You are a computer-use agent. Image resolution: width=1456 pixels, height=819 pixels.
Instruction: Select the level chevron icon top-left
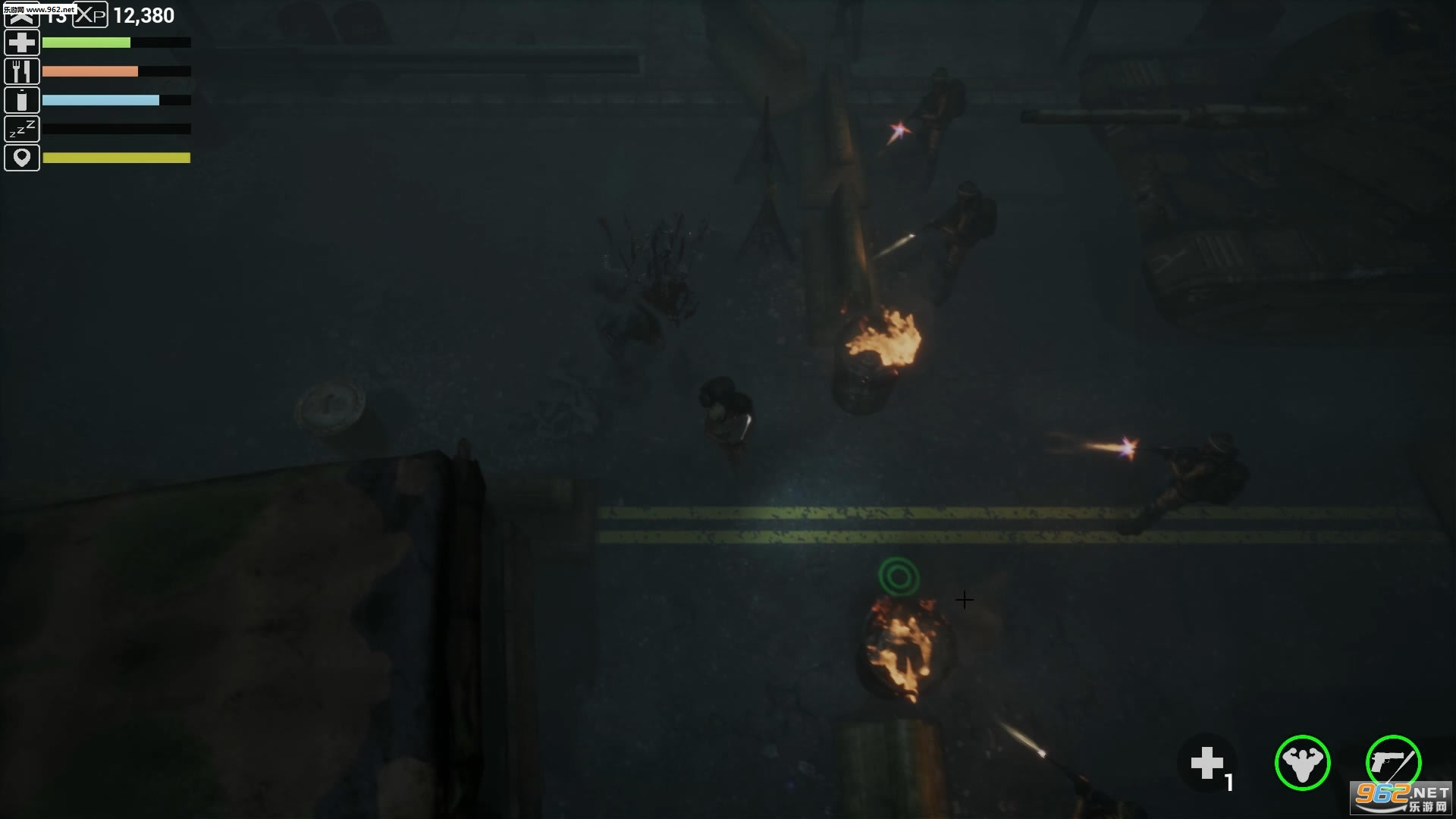pos(22,14)
